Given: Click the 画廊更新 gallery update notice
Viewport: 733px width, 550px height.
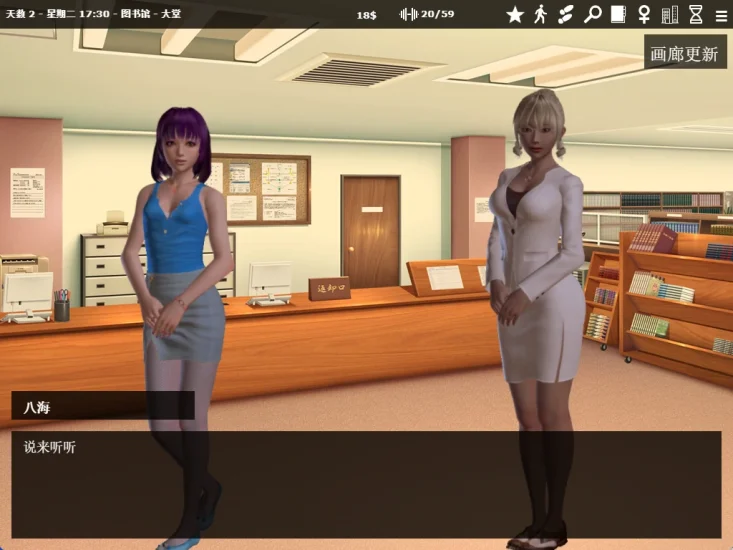Looking at the screenshot, I should tap(685, 54).
